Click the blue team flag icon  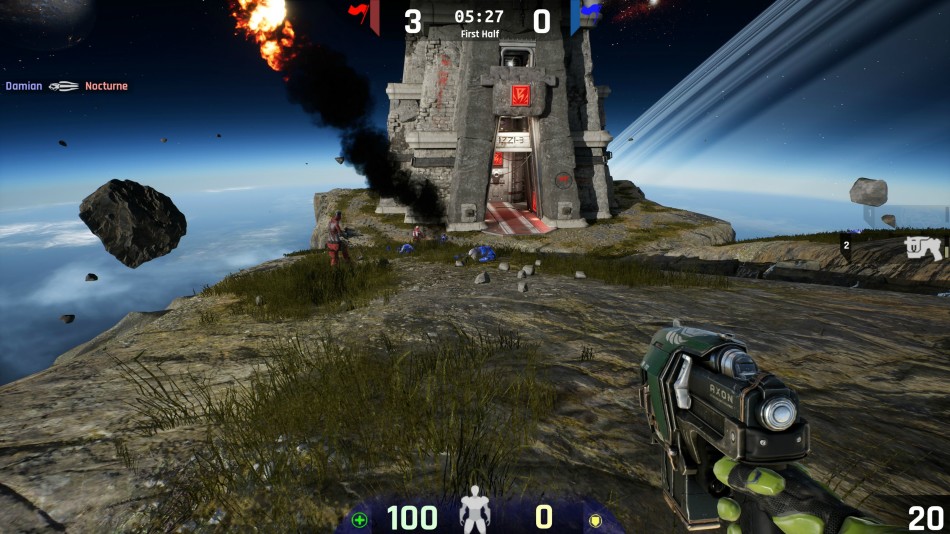591,11
